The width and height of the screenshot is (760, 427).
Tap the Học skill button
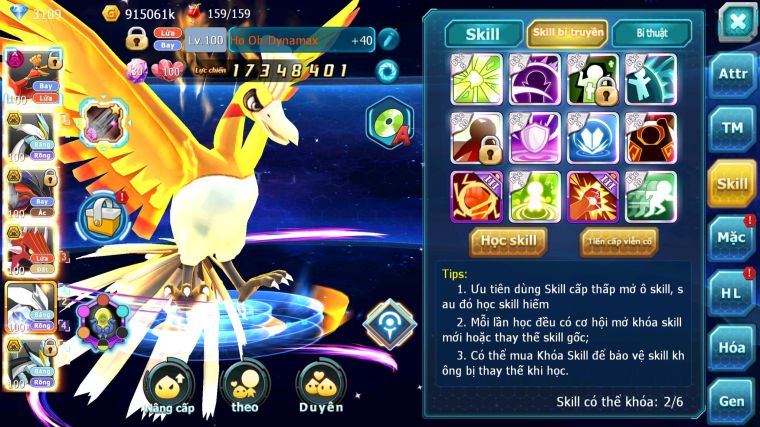(509, 241)
